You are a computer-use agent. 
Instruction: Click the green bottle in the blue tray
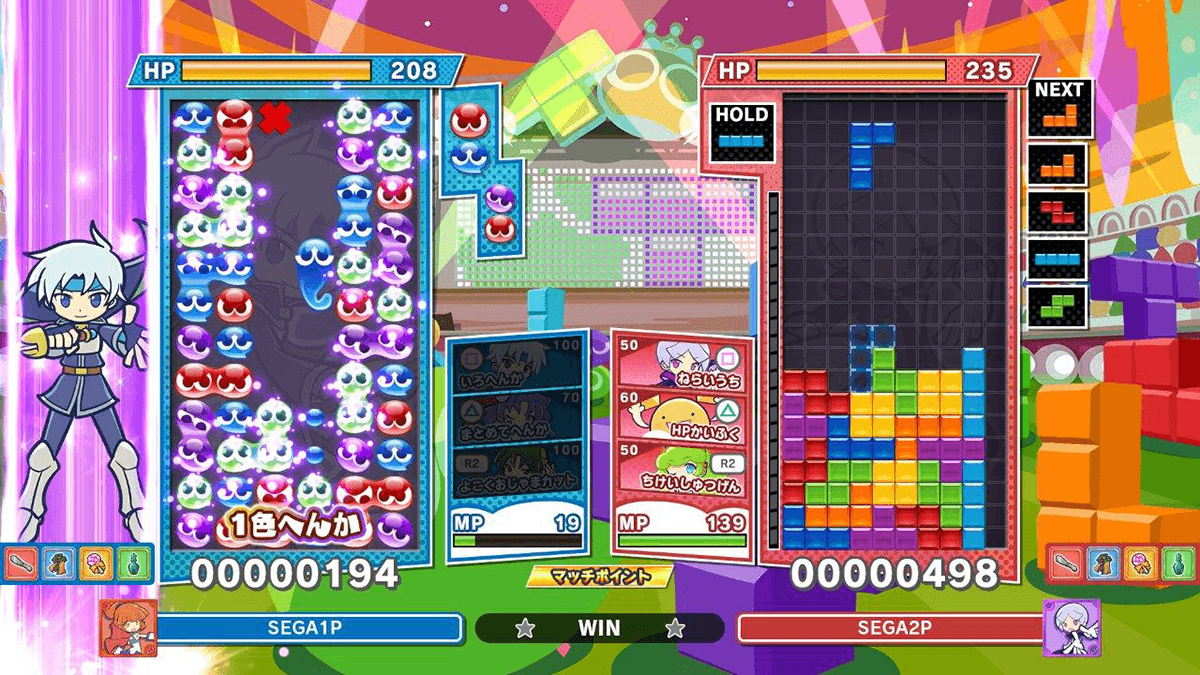pyautogui.click(x=135, y=563)
